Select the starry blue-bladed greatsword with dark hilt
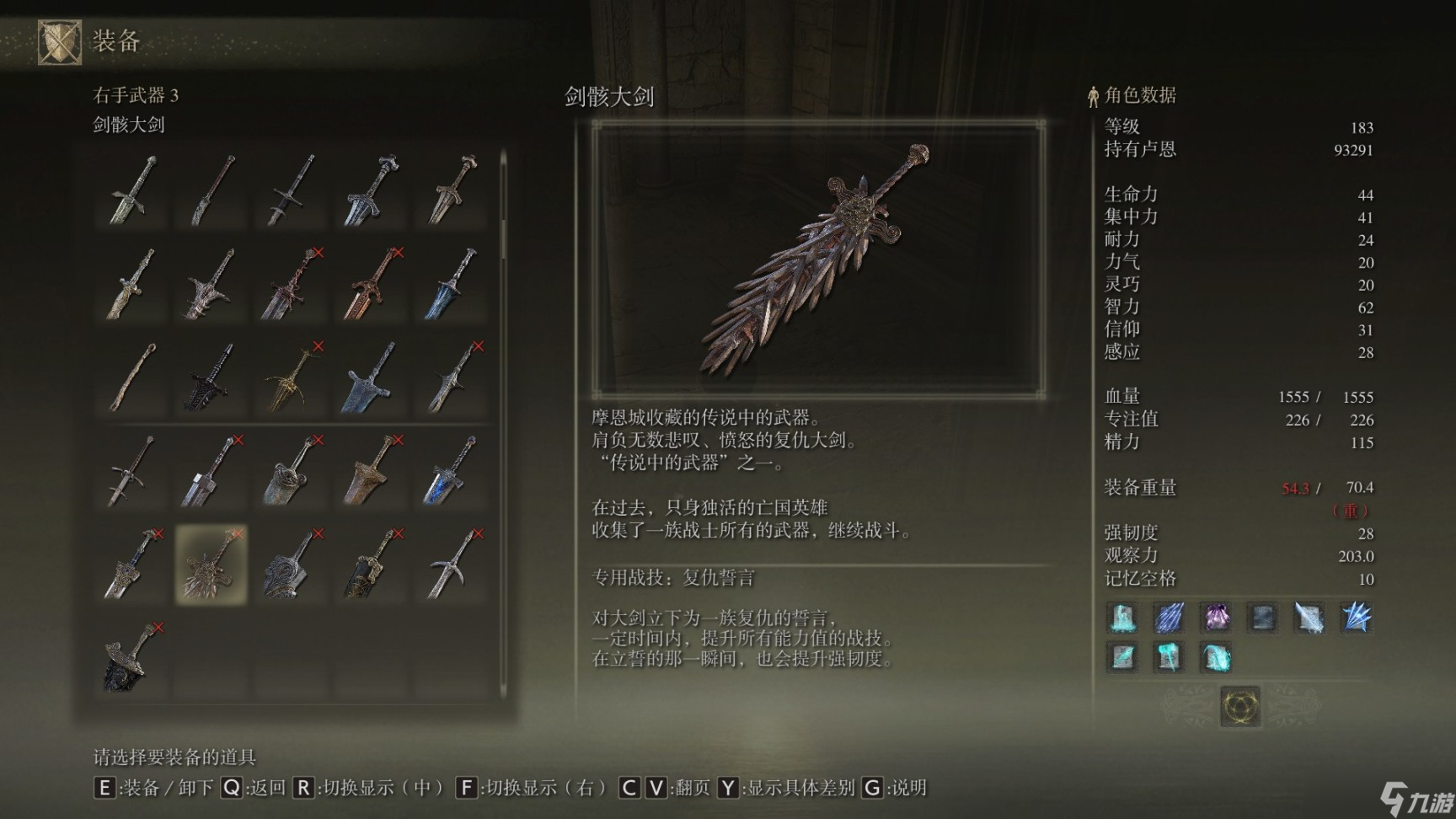The image size is (1456, 819). tap(450, 471)
